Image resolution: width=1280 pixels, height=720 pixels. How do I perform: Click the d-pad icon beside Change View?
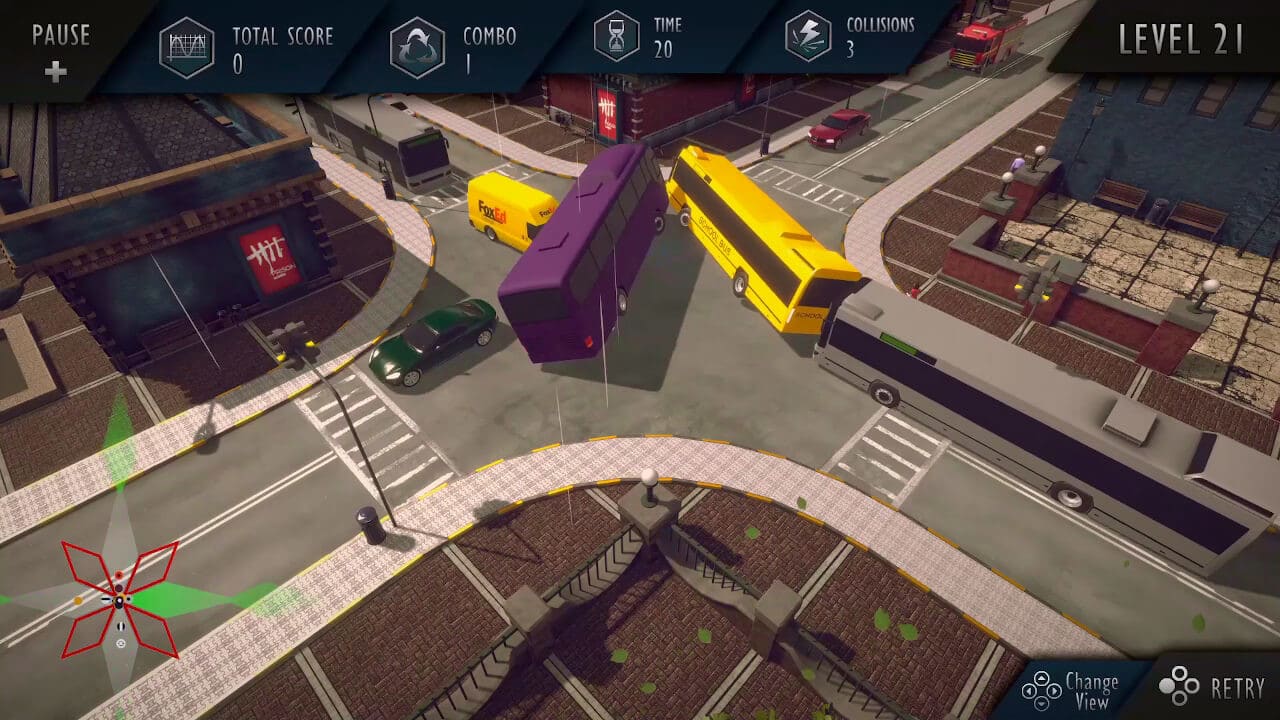[1041, 690]
